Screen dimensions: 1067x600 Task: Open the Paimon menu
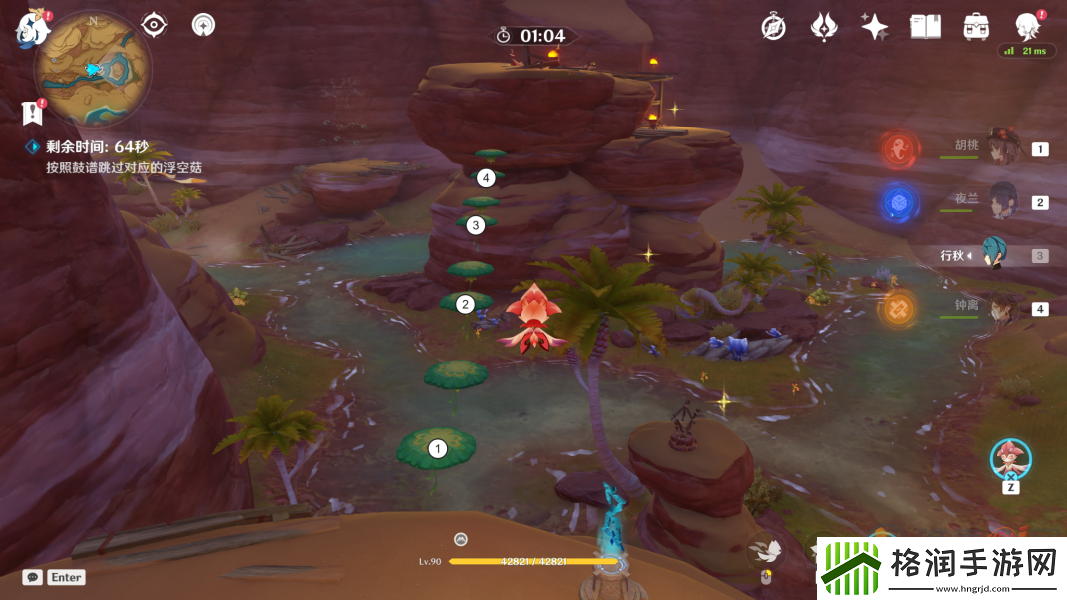tap(32, 28)
